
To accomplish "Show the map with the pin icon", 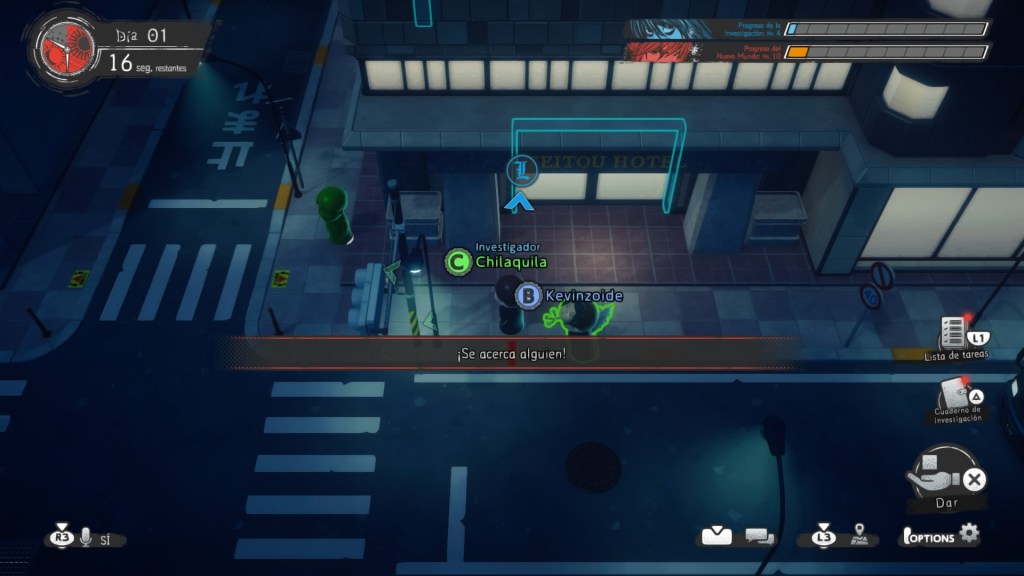I will click(857, 535).
